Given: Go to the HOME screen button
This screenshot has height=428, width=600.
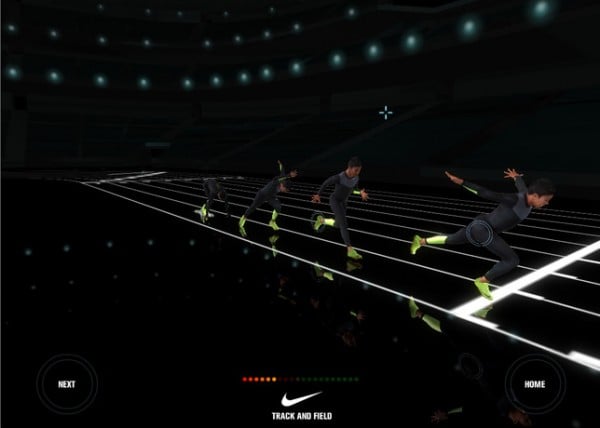Looking at the screenshot, I should (534, 384).
